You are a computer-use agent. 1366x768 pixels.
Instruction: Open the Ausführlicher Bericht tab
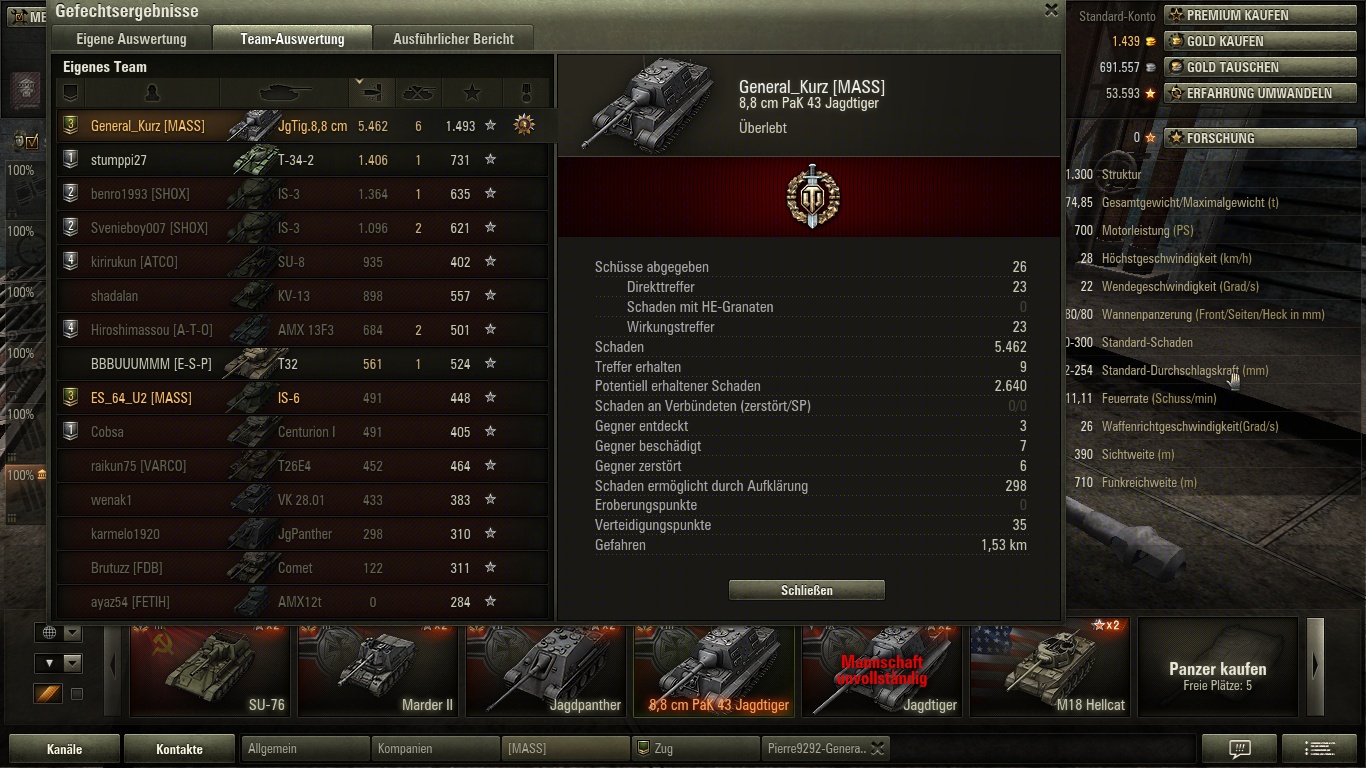point(453,39)
